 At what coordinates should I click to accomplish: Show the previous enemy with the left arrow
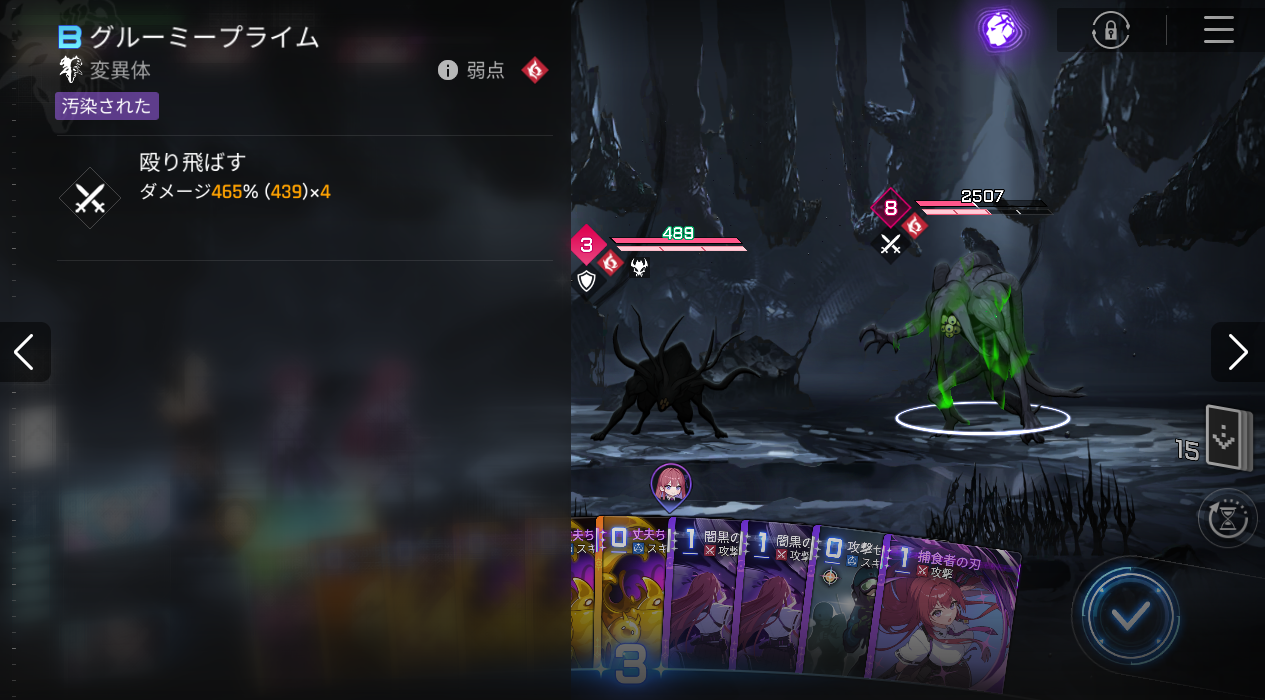[24, 352]
